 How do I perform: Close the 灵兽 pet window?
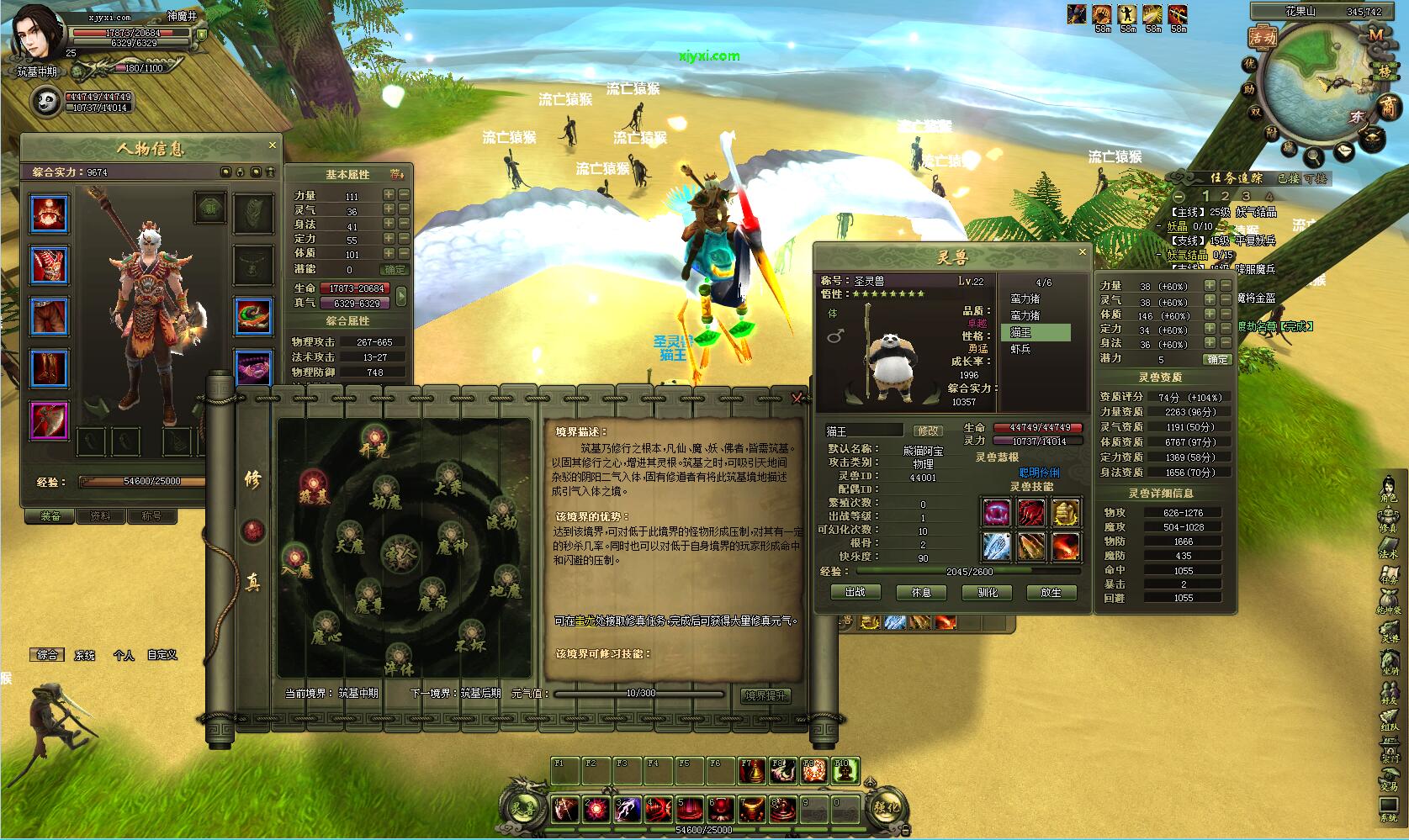1083,252
